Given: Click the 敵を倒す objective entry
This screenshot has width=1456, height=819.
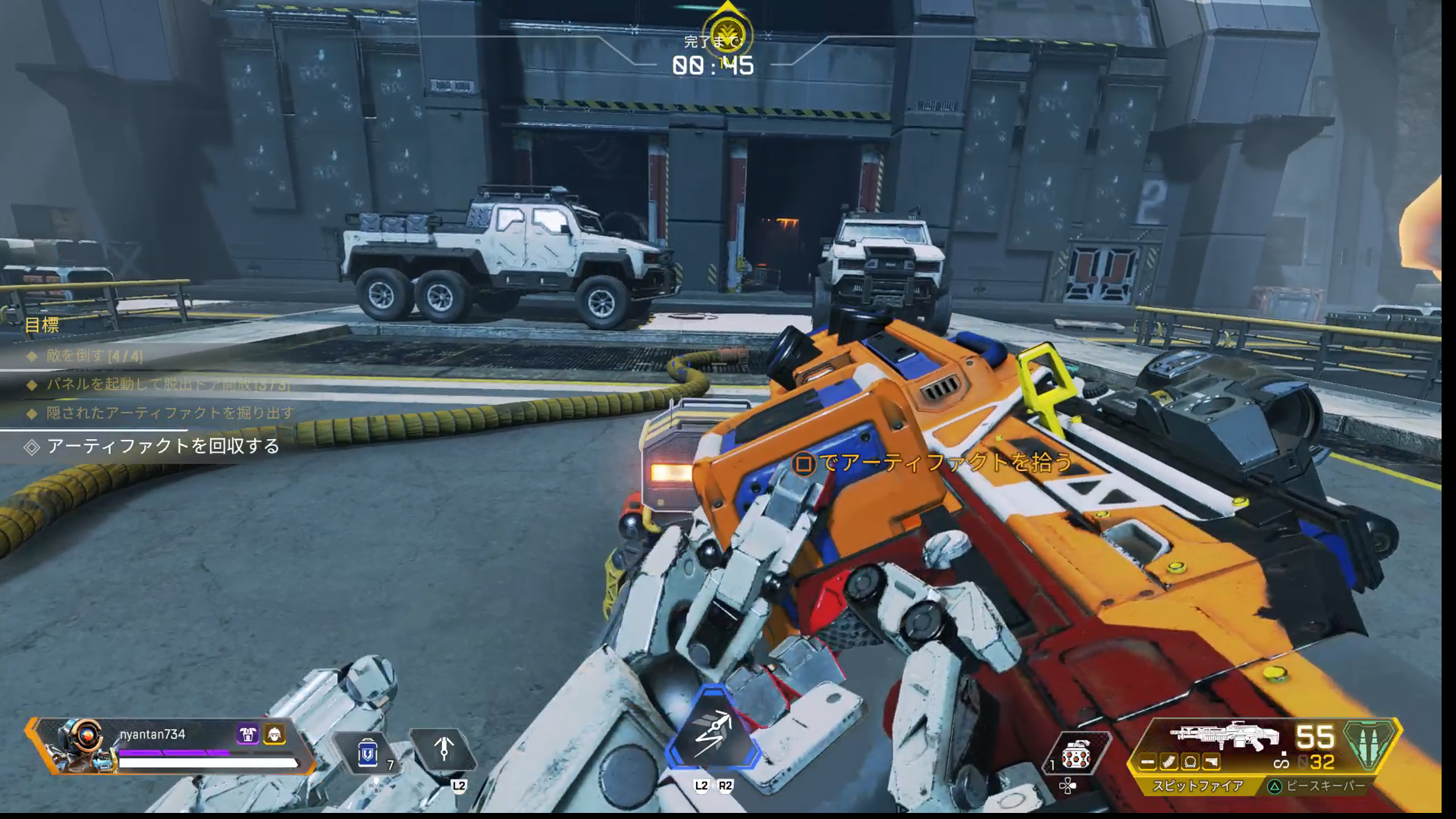Looking at the screenshot, I should (x=94, y=355).
